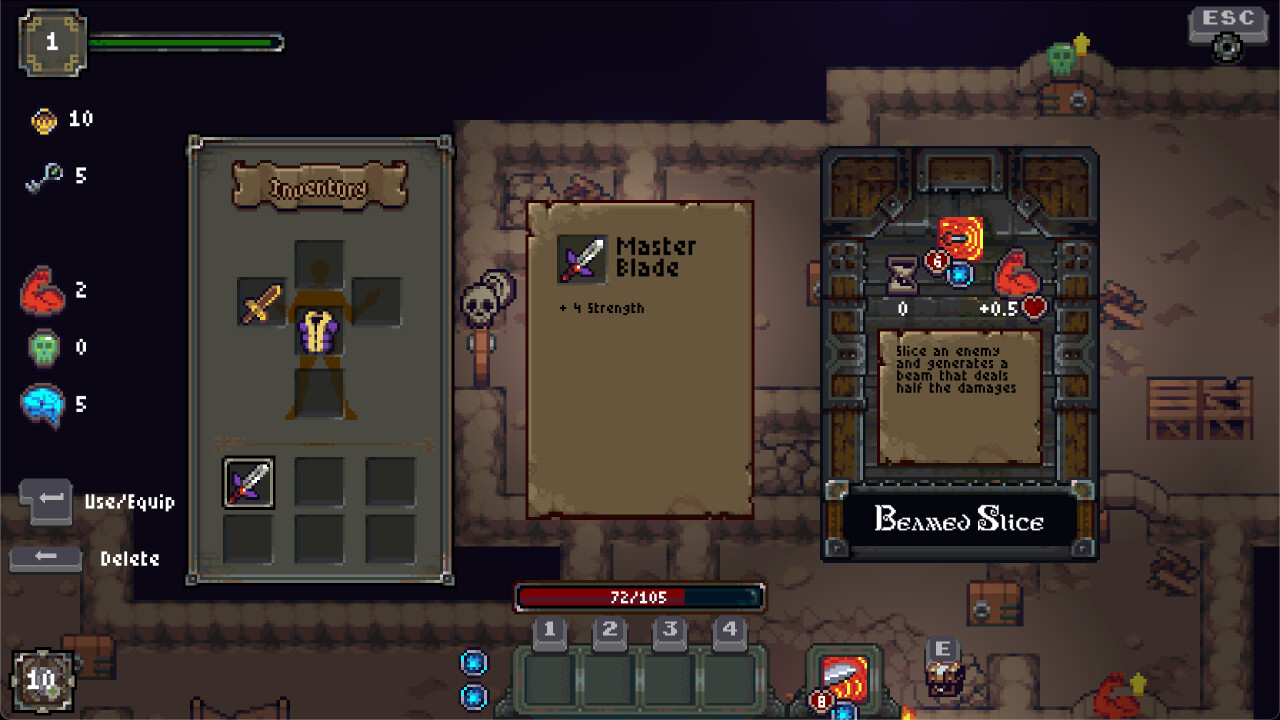Click the red health bar showing 72/105
This screenshot has height=720, width=1280.
[x=637, y=598]
